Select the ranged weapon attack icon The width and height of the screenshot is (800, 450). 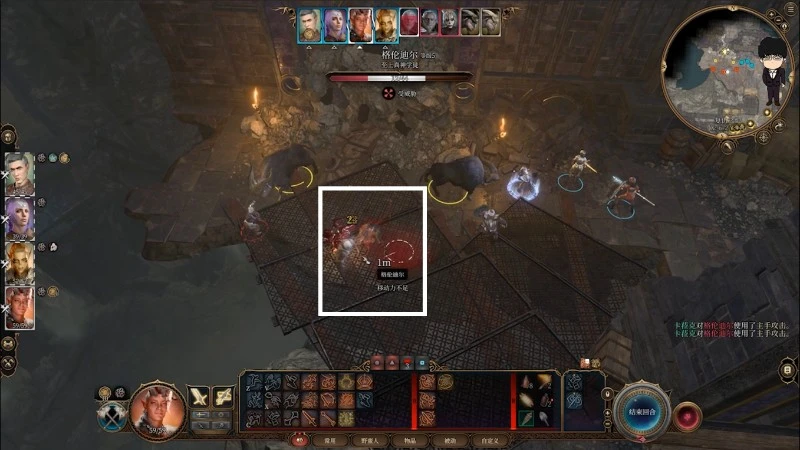(x=224, y=397)
